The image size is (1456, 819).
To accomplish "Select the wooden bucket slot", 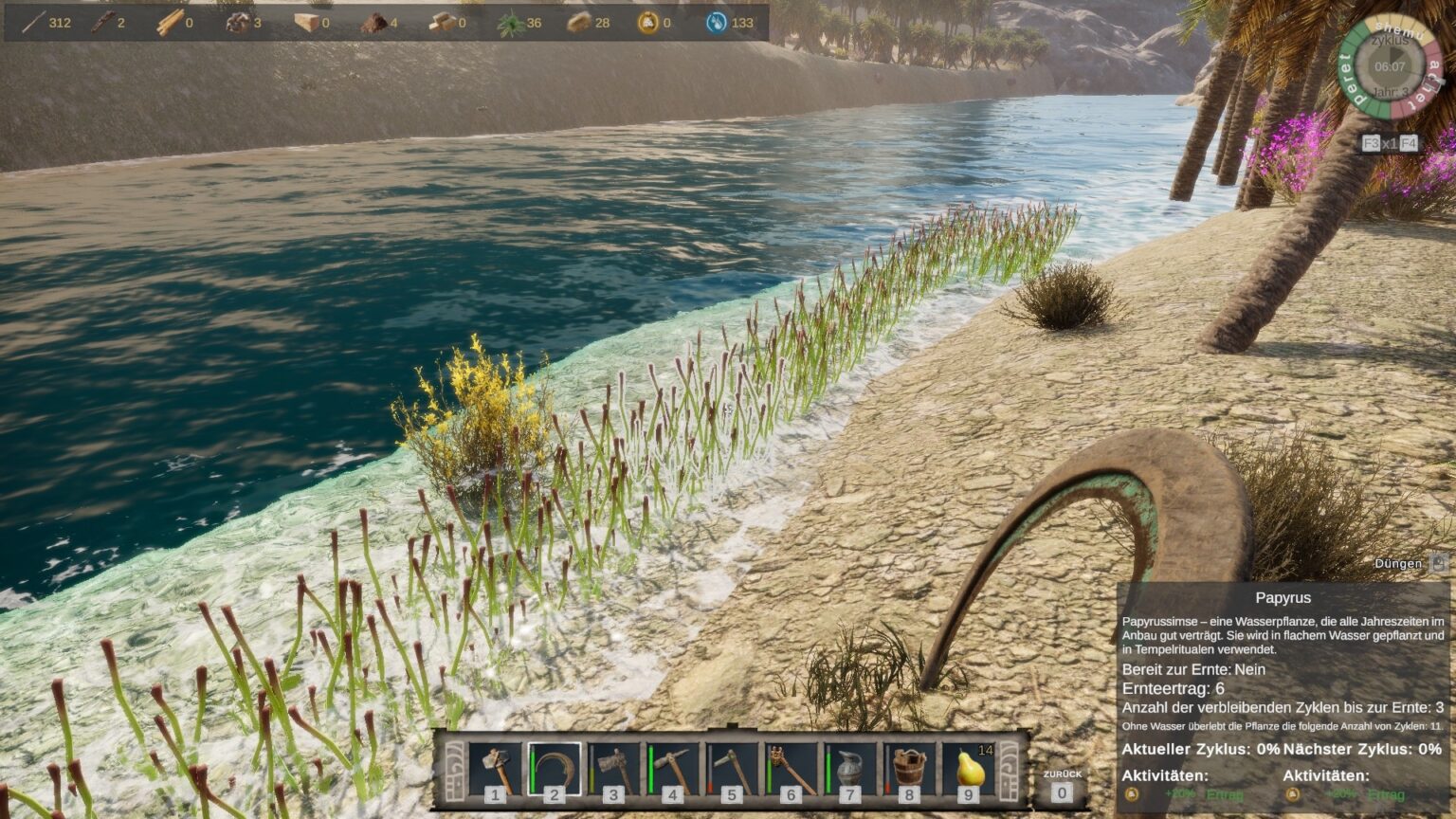I will coord(909,768).
